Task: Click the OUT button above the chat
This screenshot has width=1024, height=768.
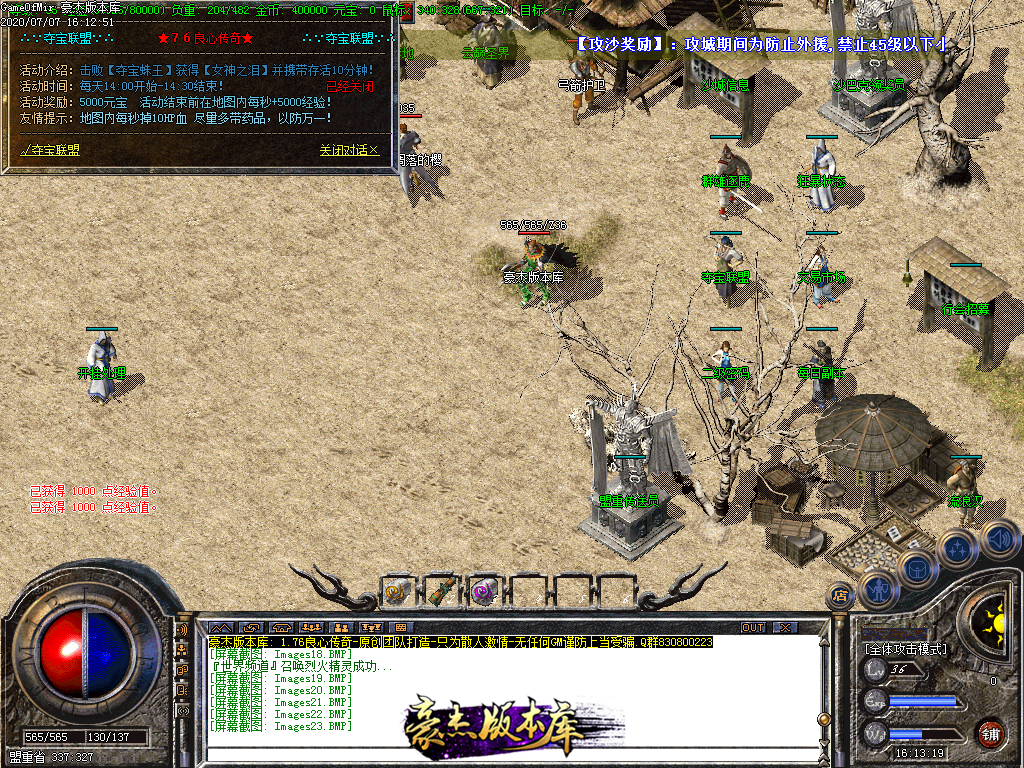Action: coord(753,628)
